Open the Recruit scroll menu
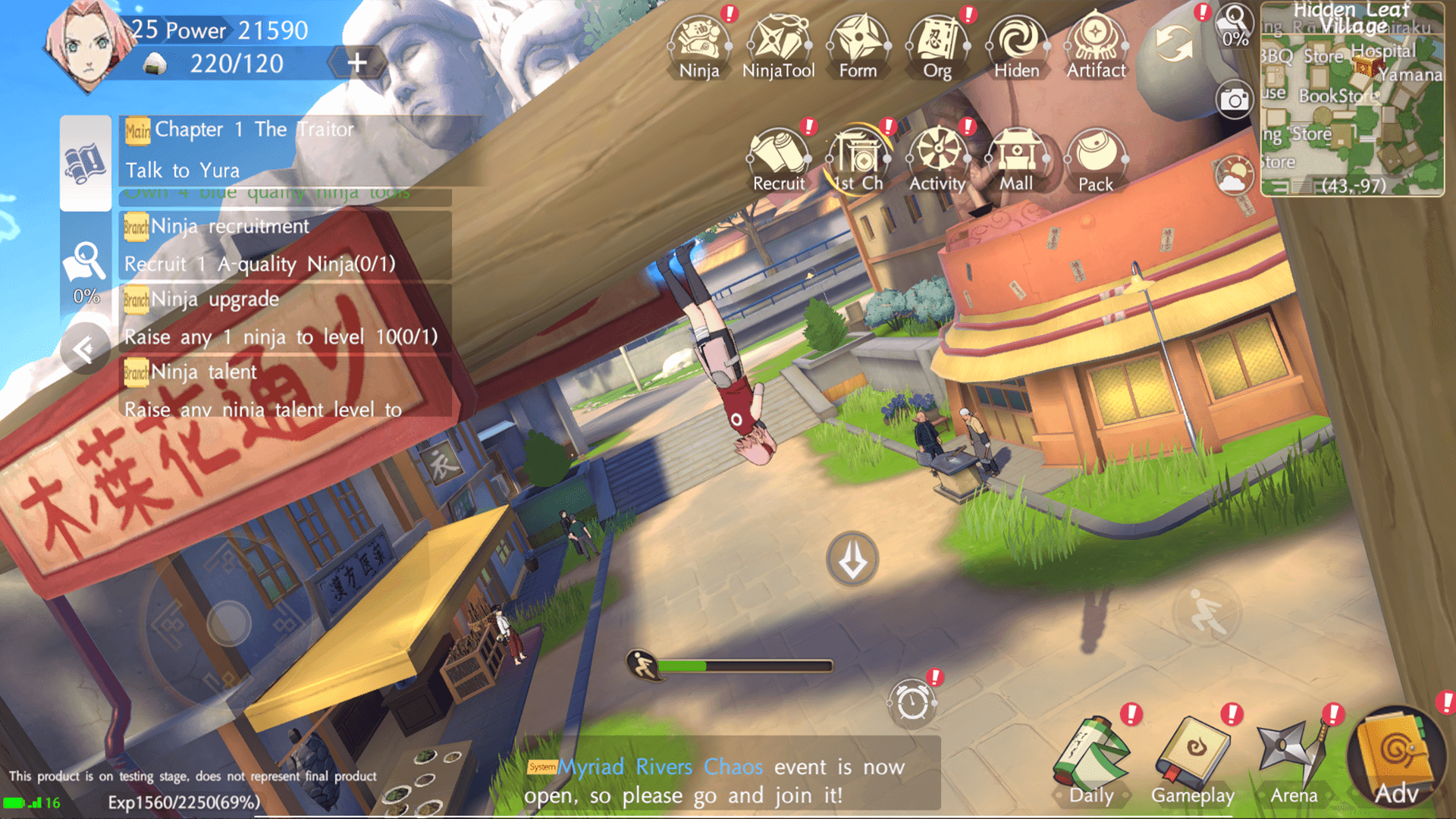Screen dimensions: 1456x819 coord(779,159)
